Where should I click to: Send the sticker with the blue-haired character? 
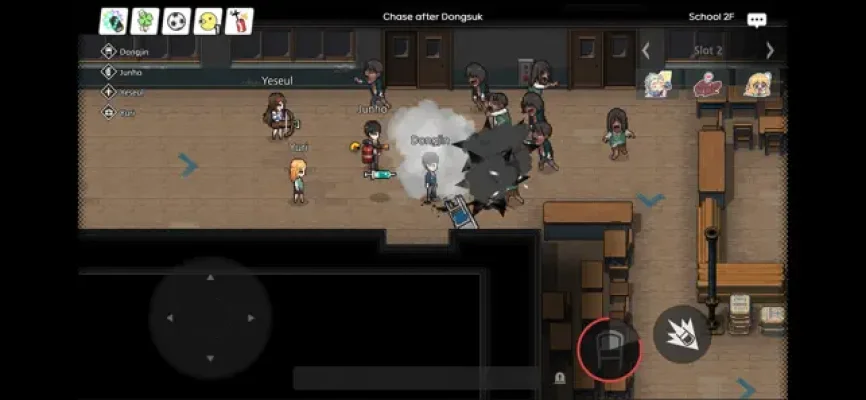pos(657,85)
